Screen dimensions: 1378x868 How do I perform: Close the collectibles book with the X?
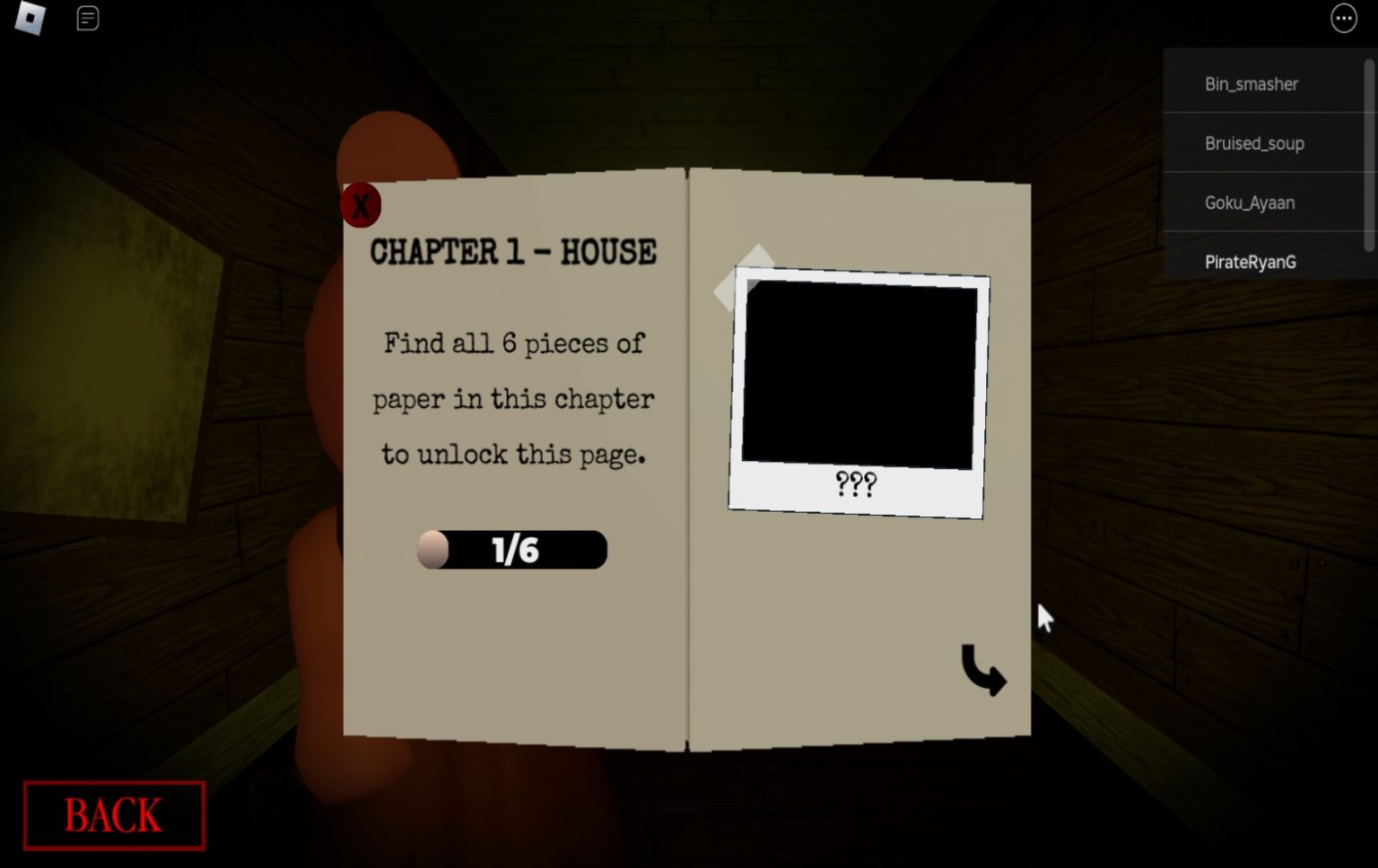361,204
